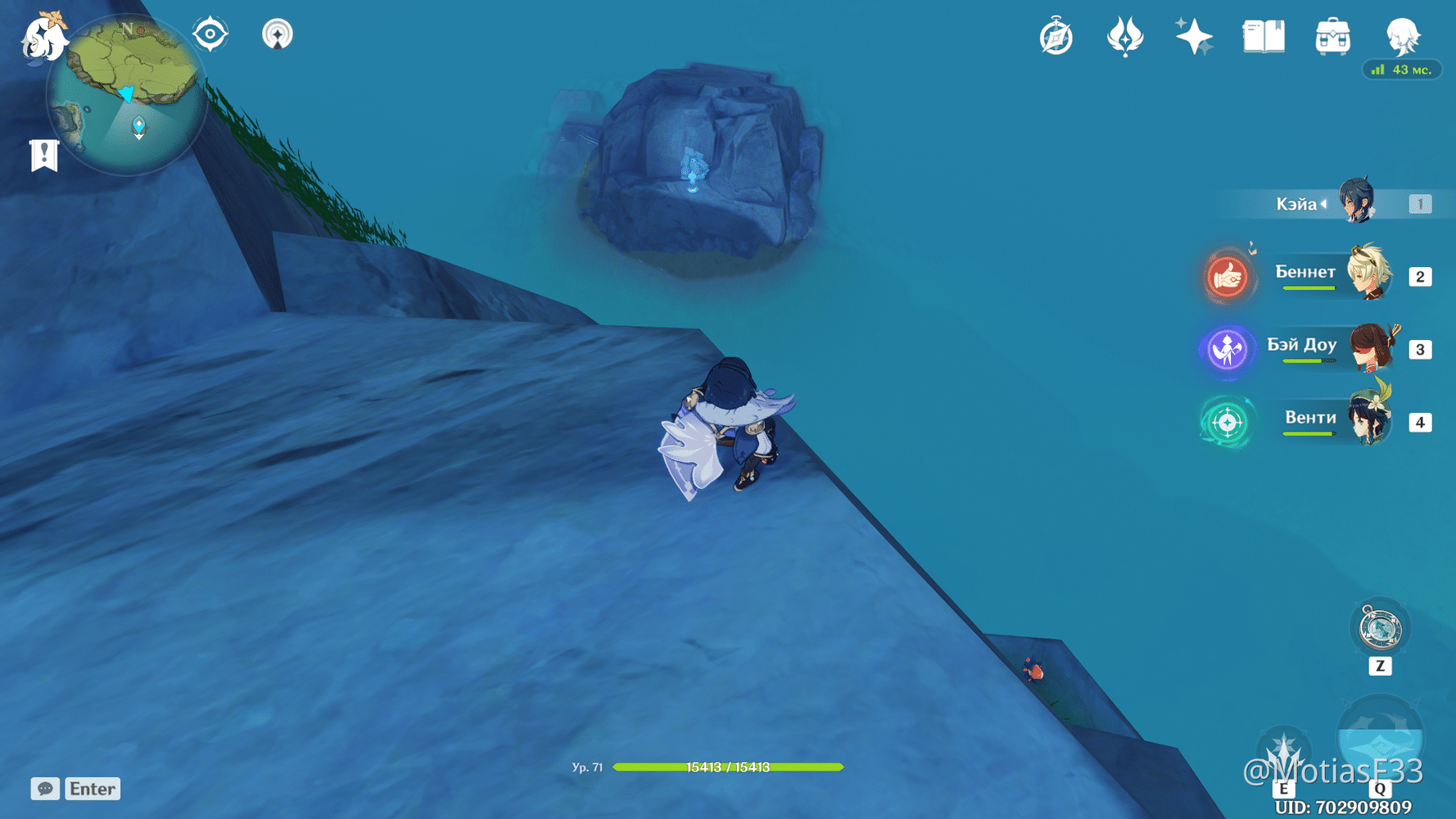This screenshot has height=819, width=1456.
Task: Trigger Венти's elemental burst icon
Action: click(x=1226, y=423)
